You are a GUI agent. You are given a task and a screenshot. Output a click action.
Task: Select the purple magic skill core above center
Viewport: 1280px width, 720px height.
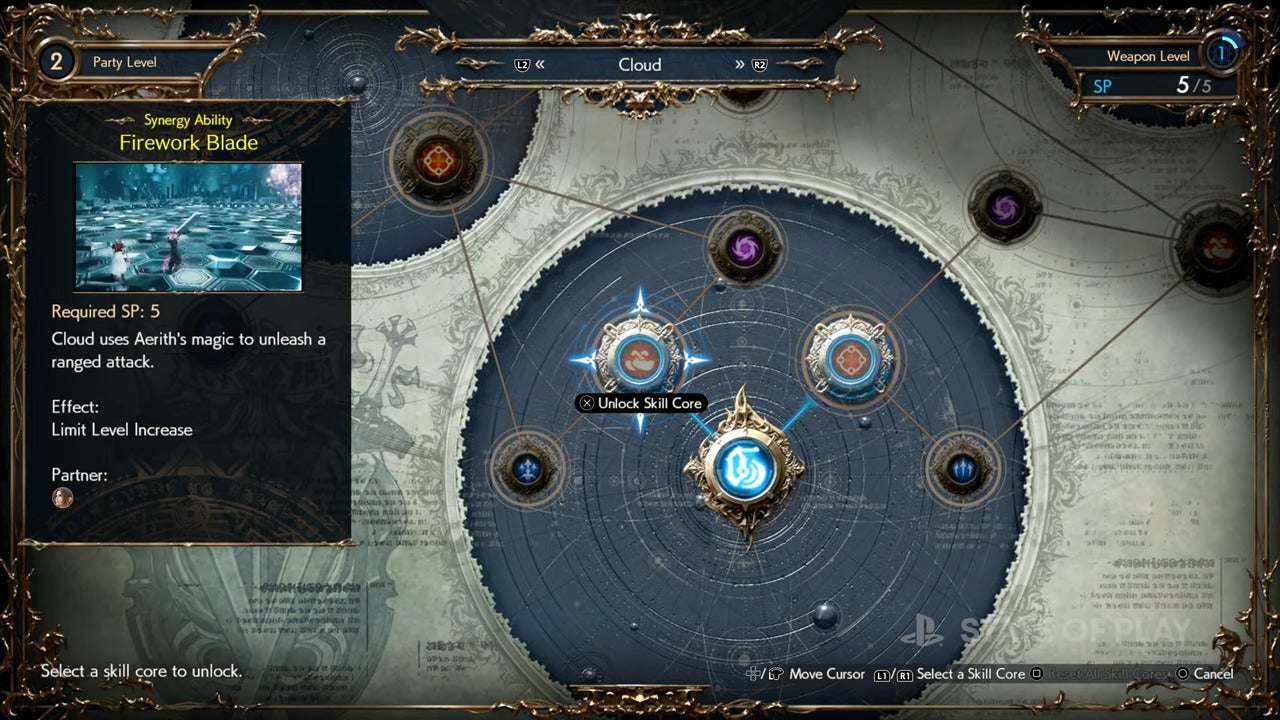(x=744, y=248)
